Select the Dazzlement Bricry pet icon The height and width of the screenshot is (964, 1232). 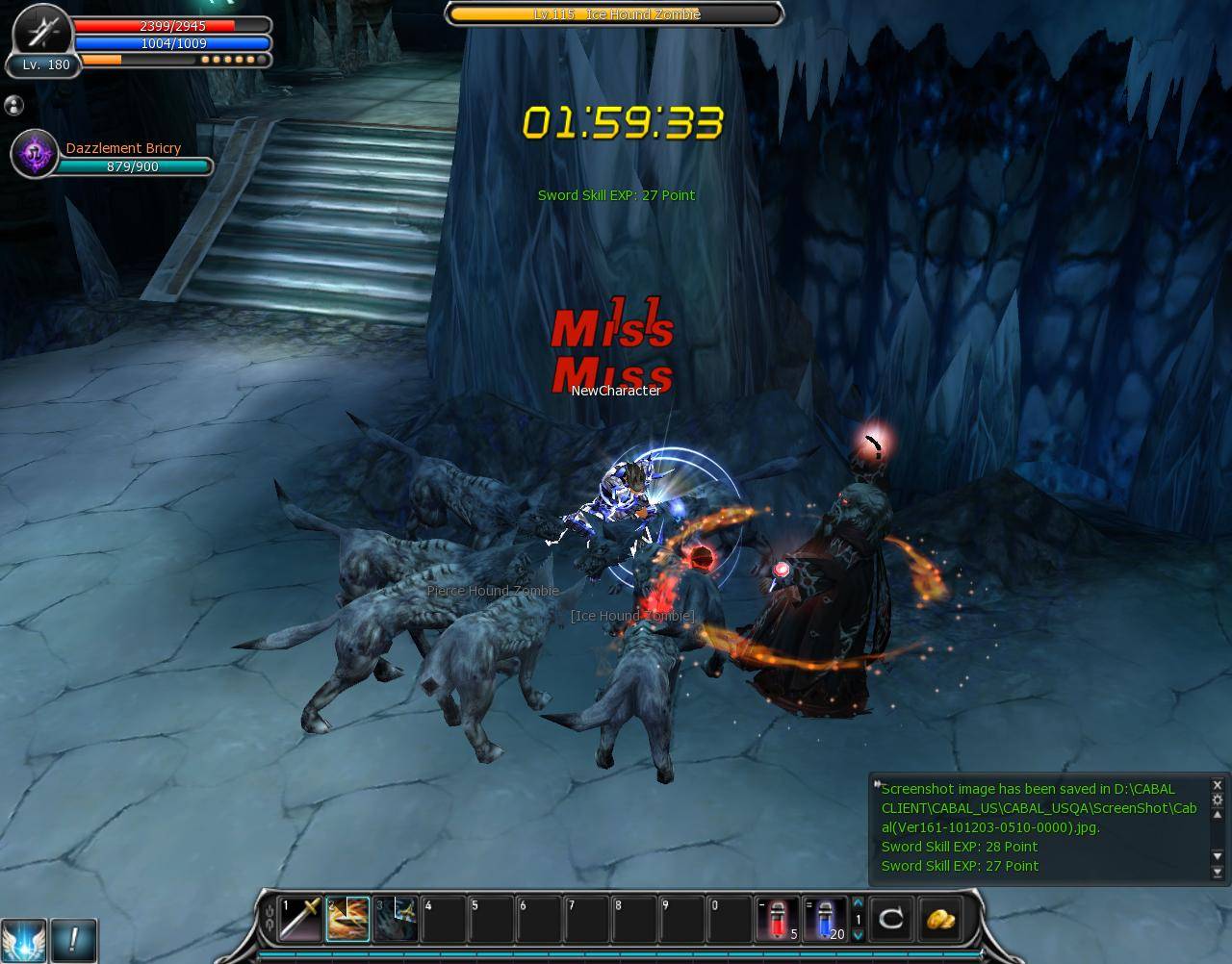35,154
